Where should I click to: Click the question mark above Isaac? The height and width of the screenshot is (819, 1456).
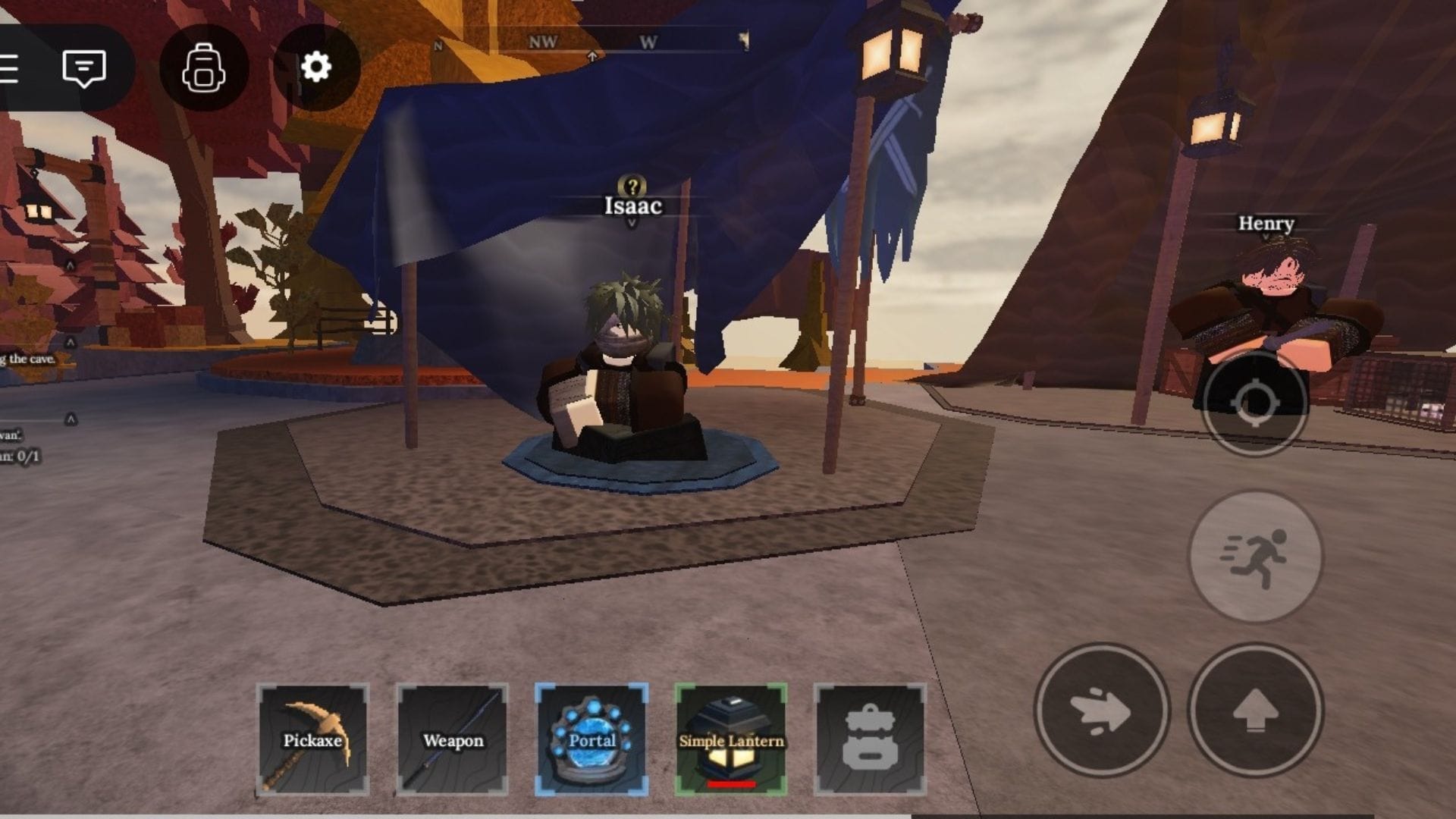point(632,184)
